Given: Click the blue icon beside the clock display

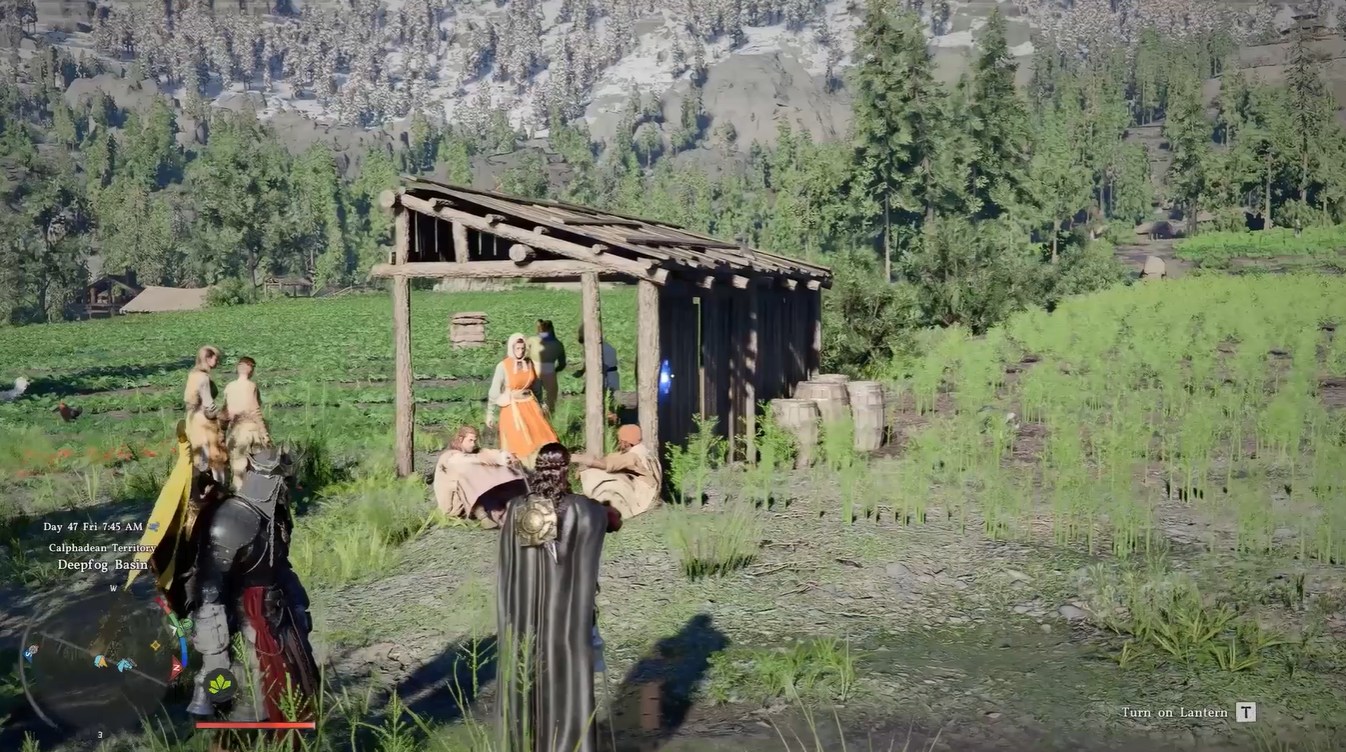Looking at the screenshot, I should point(154,528).
